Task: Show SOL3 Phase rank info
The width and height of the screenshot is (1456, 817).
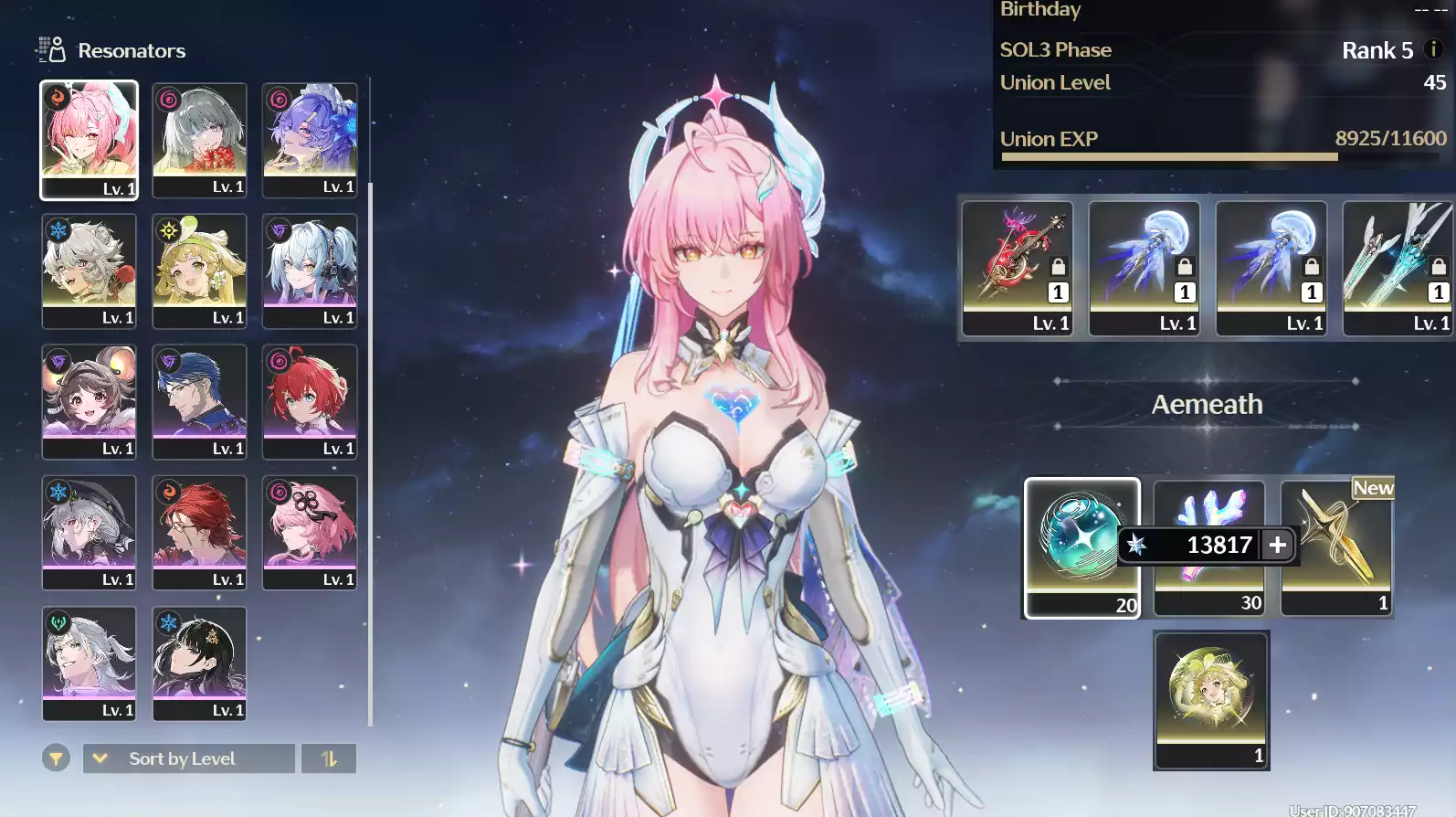Action: (x=1434, y=49)
